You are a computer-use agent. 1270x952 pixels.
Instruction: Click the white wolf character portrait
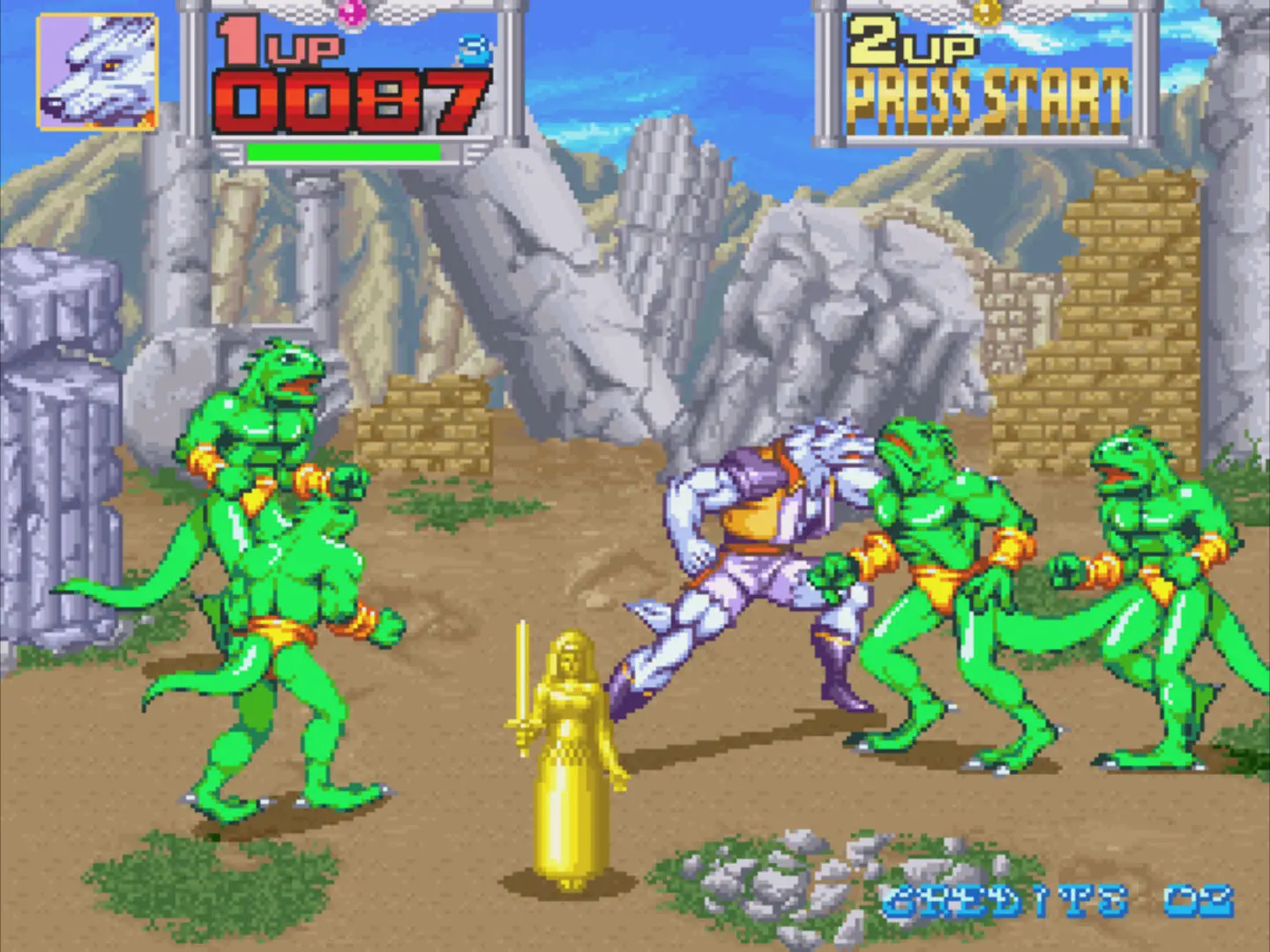[97, 72]
